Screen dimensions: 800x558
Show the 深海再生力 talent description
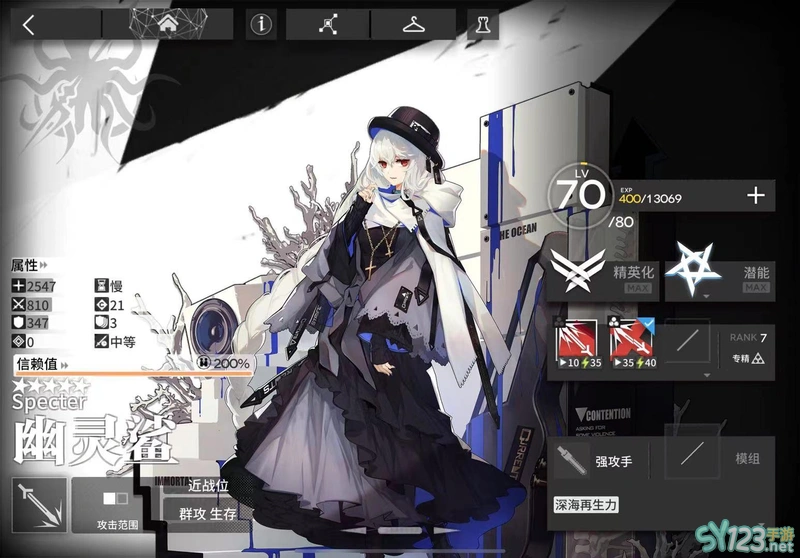[x=587, y=505]
